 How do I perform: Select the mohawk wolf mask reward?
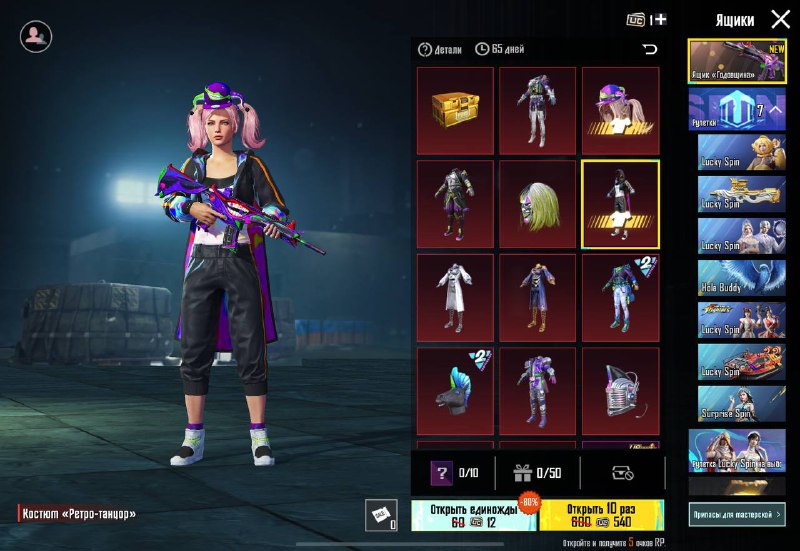(x=455, y=391)
